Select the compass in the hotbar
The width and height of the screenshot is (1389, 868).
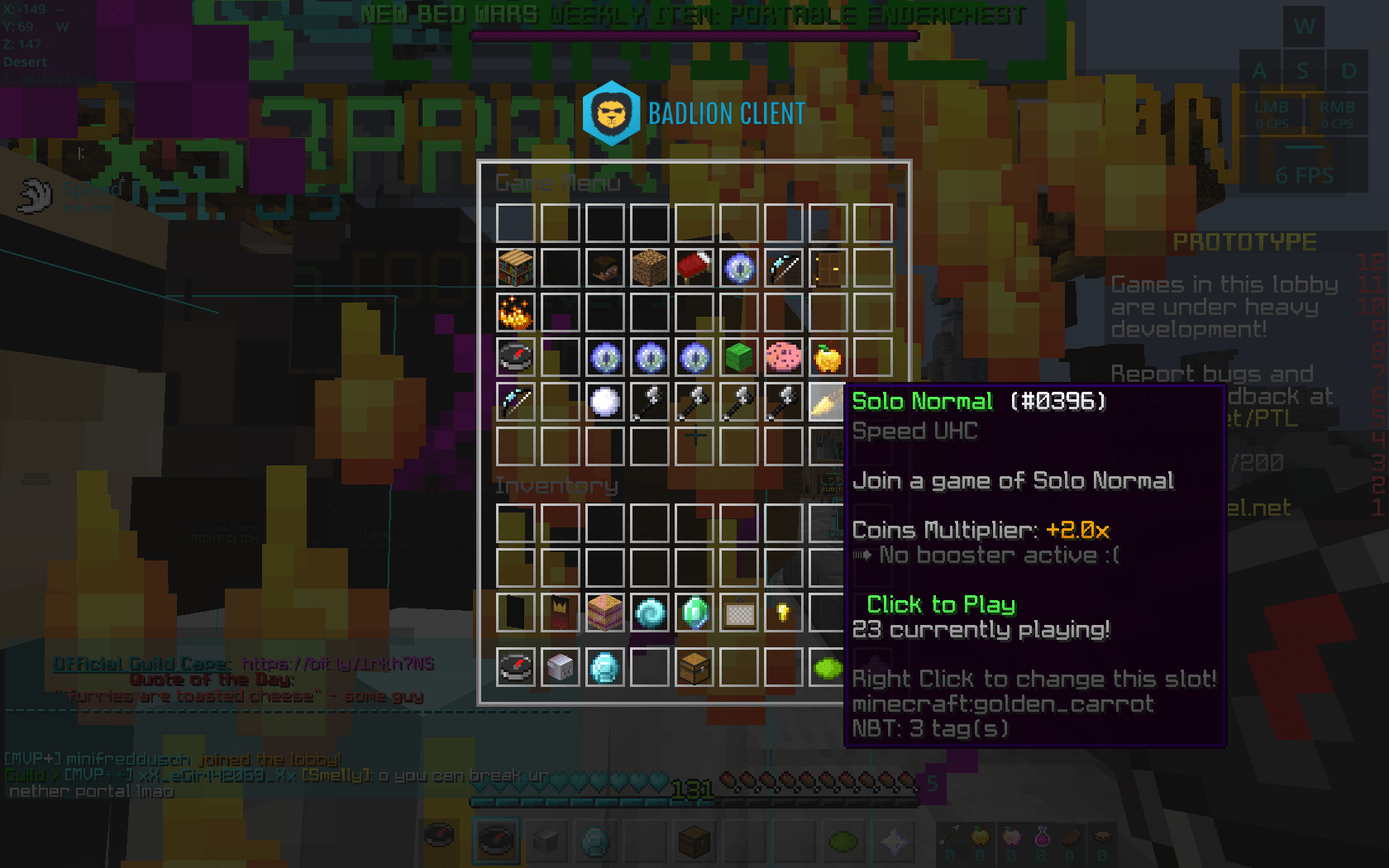click(x=496, y=840)
